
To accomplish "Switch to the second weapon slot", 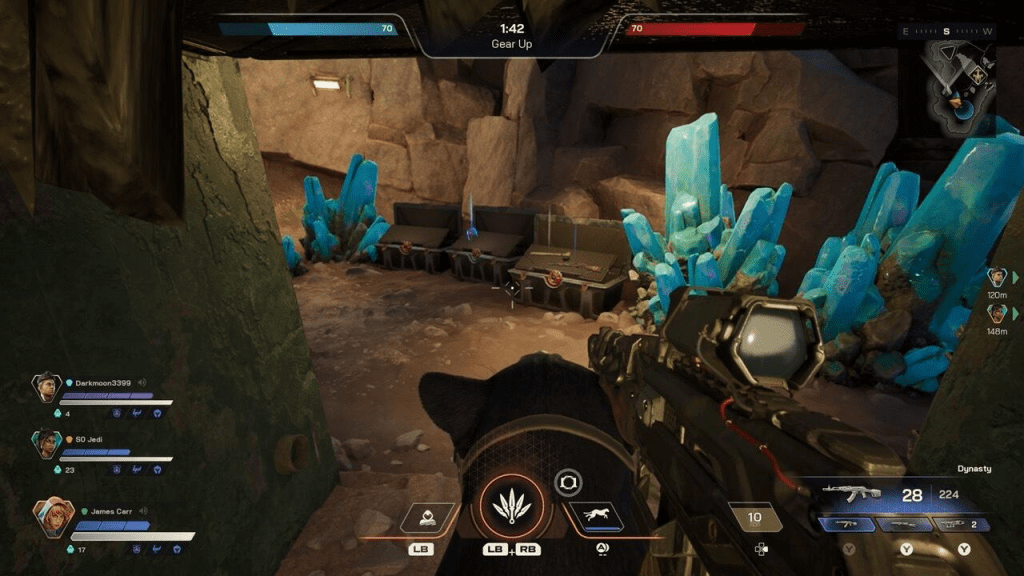I will (x=906, y=524).
